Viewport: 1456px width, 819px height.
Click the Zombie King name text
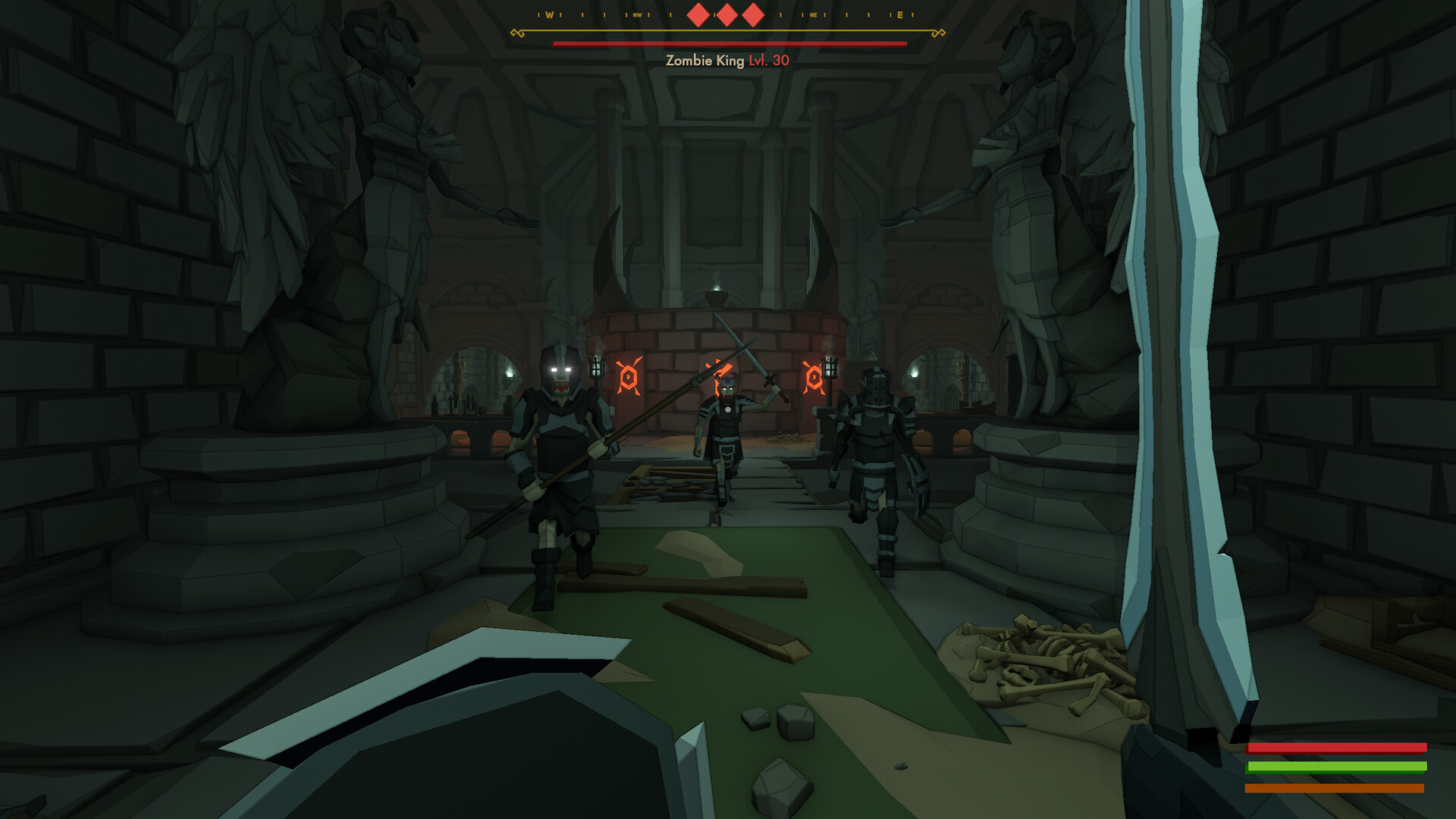(704, 62)
